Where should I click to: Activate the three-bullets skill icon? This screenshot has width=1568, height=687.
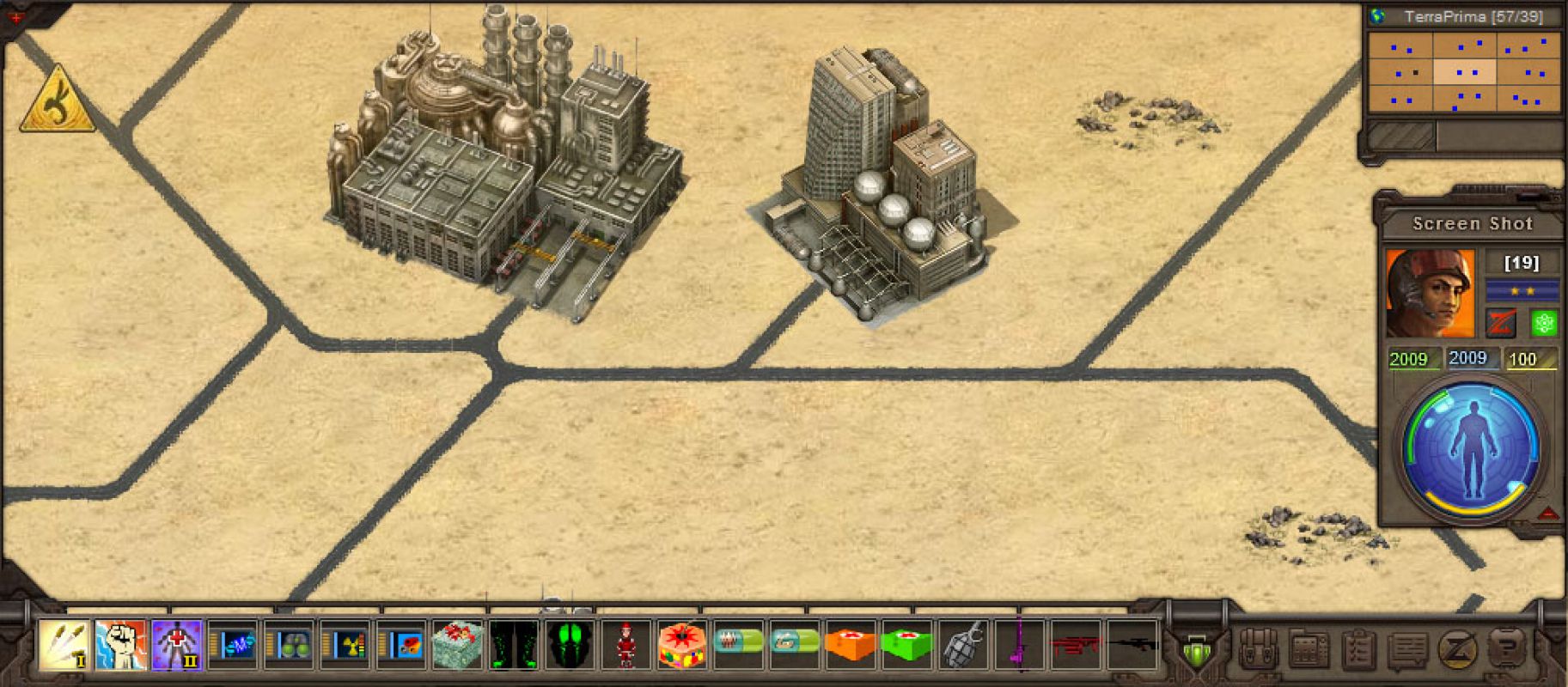(x=64, y=644)
